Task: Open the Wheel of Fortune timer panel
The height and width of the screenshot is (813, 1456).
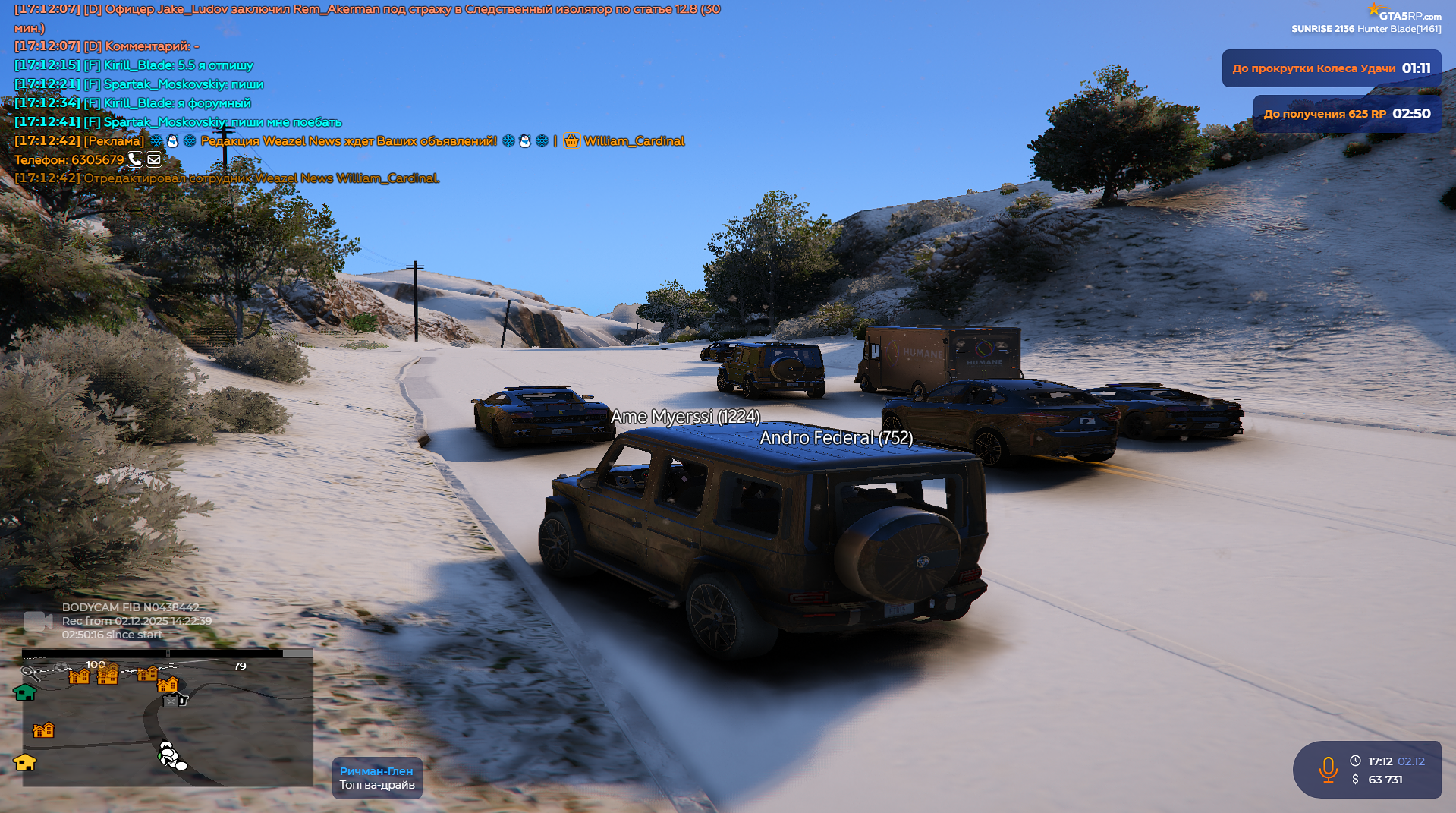Action: 1331,68
